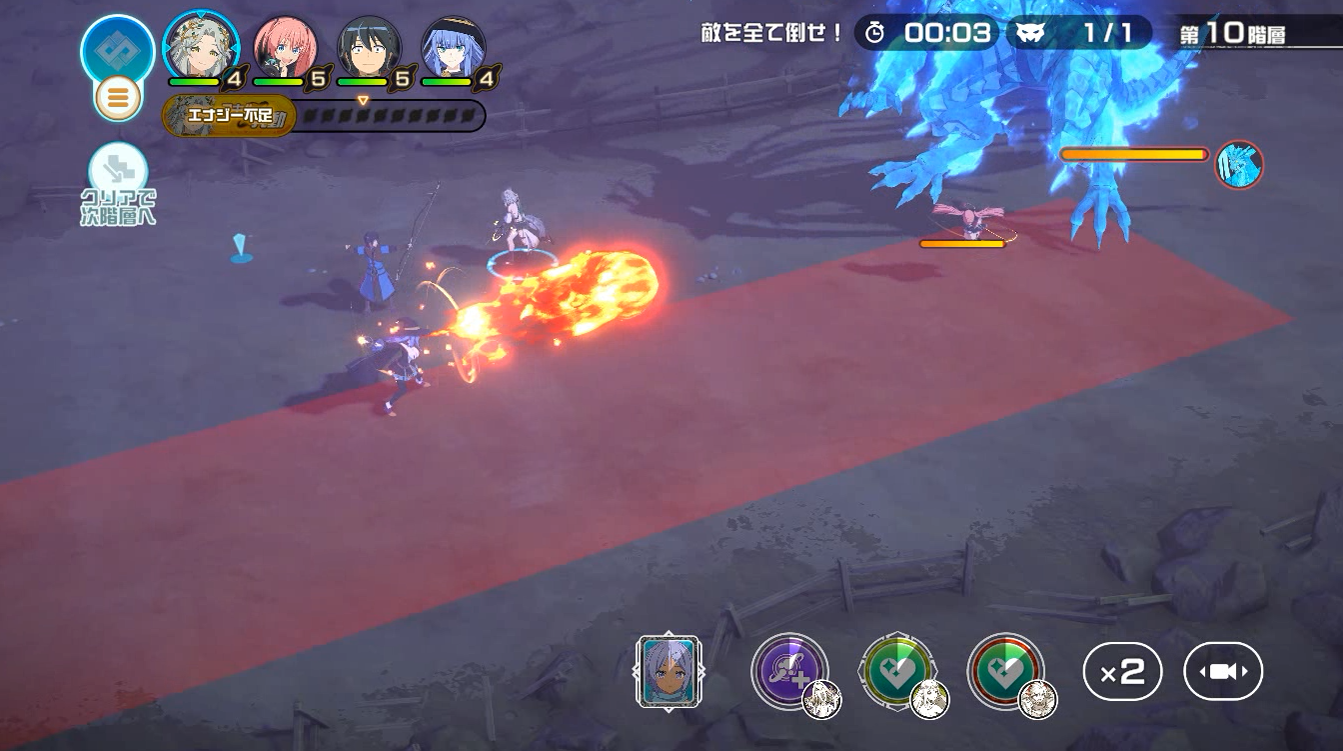The height and width of the screenshot is (751, 1343).
Task: Switch the camera view button
Action: 1222,672
